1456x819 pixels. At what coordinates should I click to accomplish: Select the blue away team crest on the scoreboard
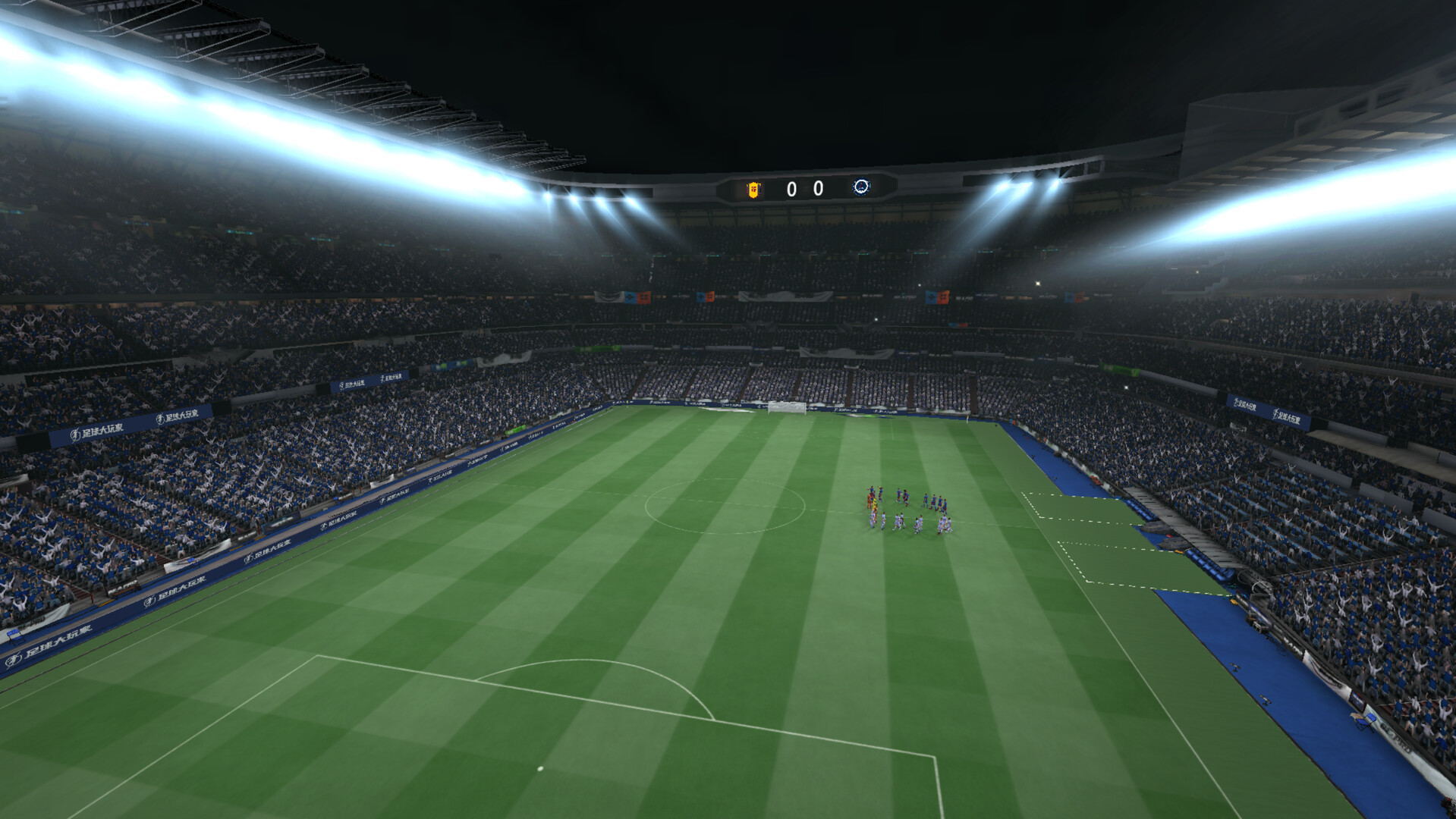click(861, 187)
